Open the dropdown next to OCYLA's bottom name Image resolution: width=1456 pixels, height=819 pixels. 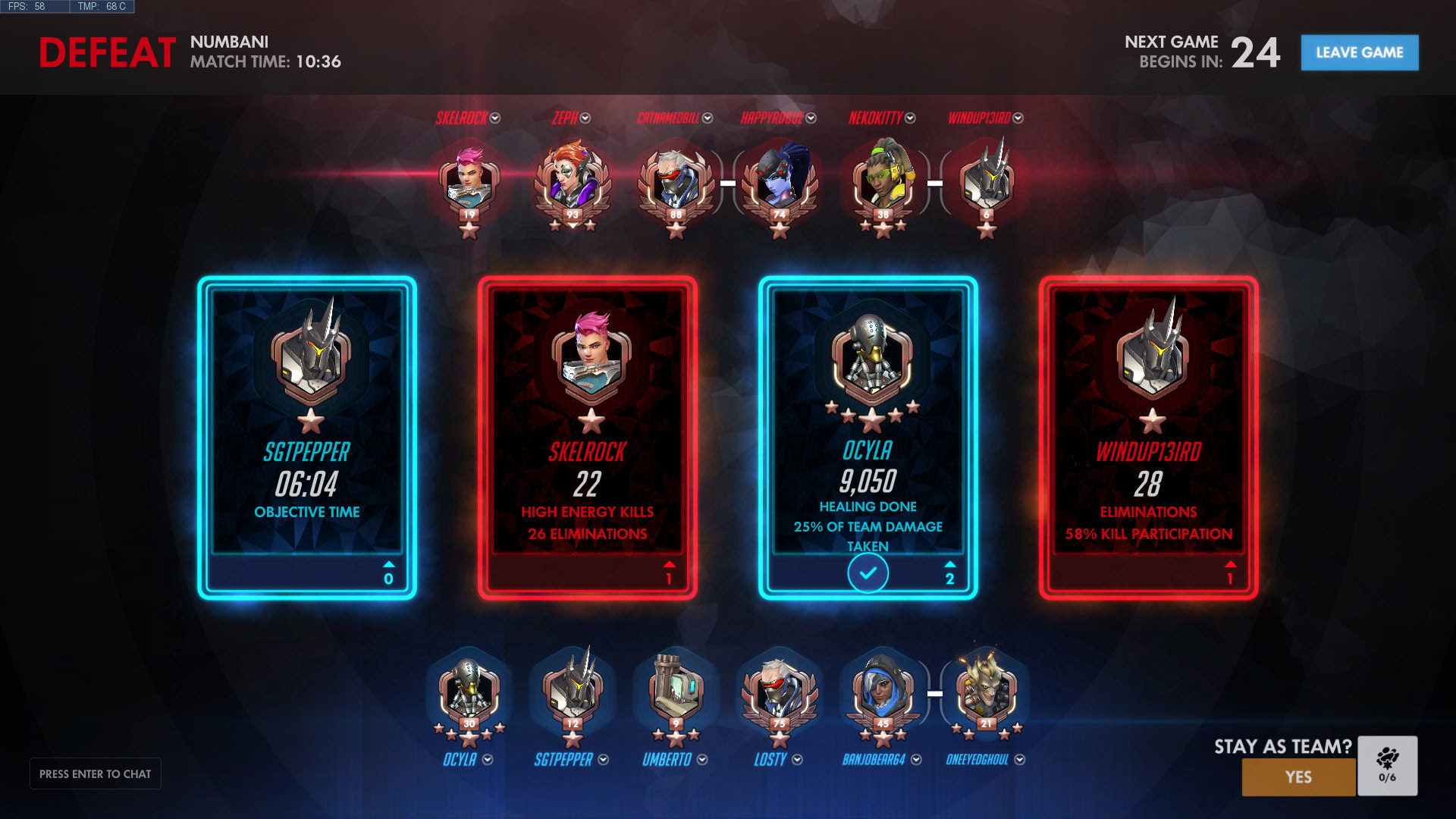coord(488,760)
